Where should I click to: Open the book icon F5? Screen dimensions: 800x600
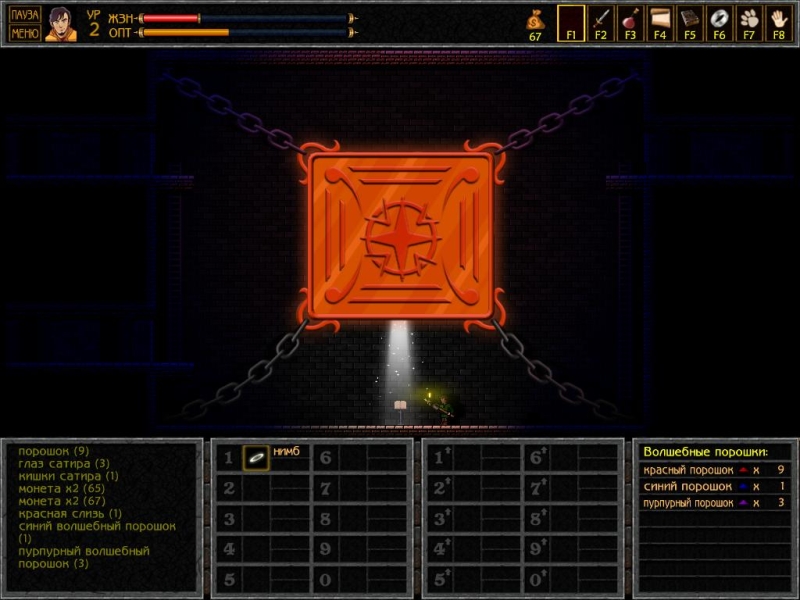[690, 20]
